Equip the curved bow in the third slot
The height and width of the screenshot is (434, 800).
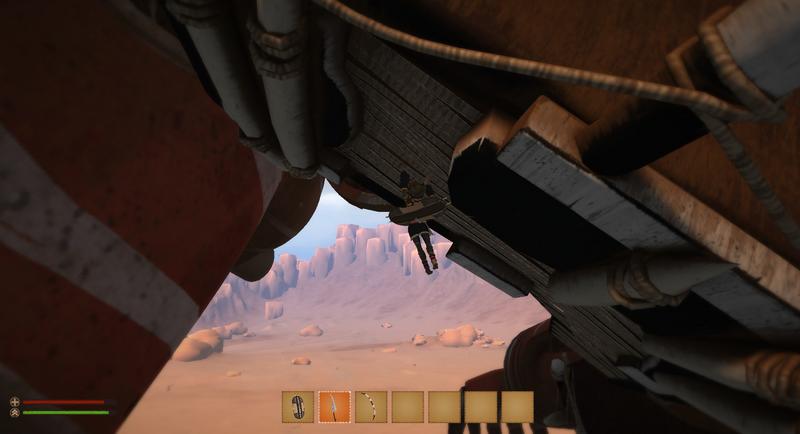371,407
